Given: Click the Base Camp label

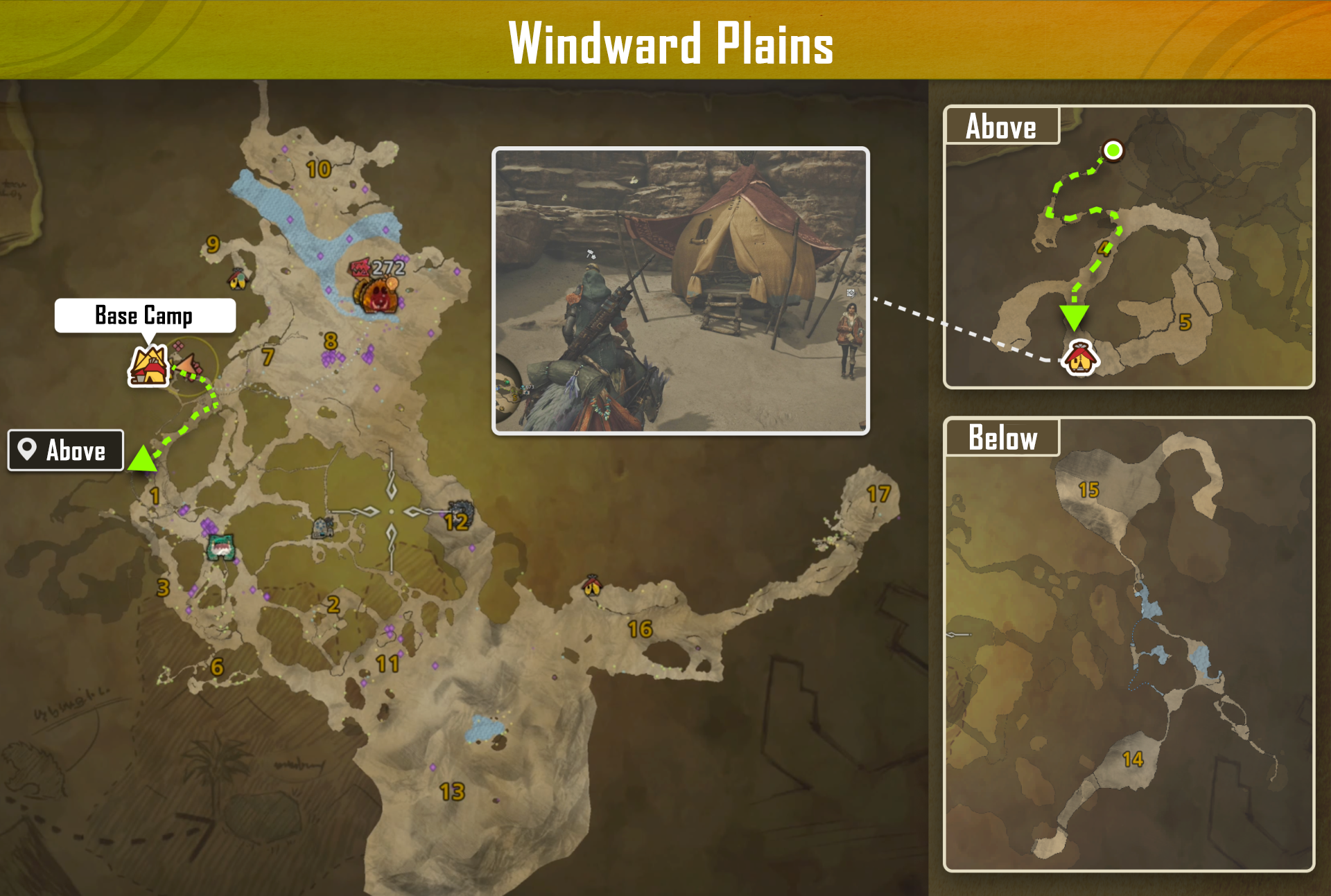Looking at the screenshot, I should (143, 316).
